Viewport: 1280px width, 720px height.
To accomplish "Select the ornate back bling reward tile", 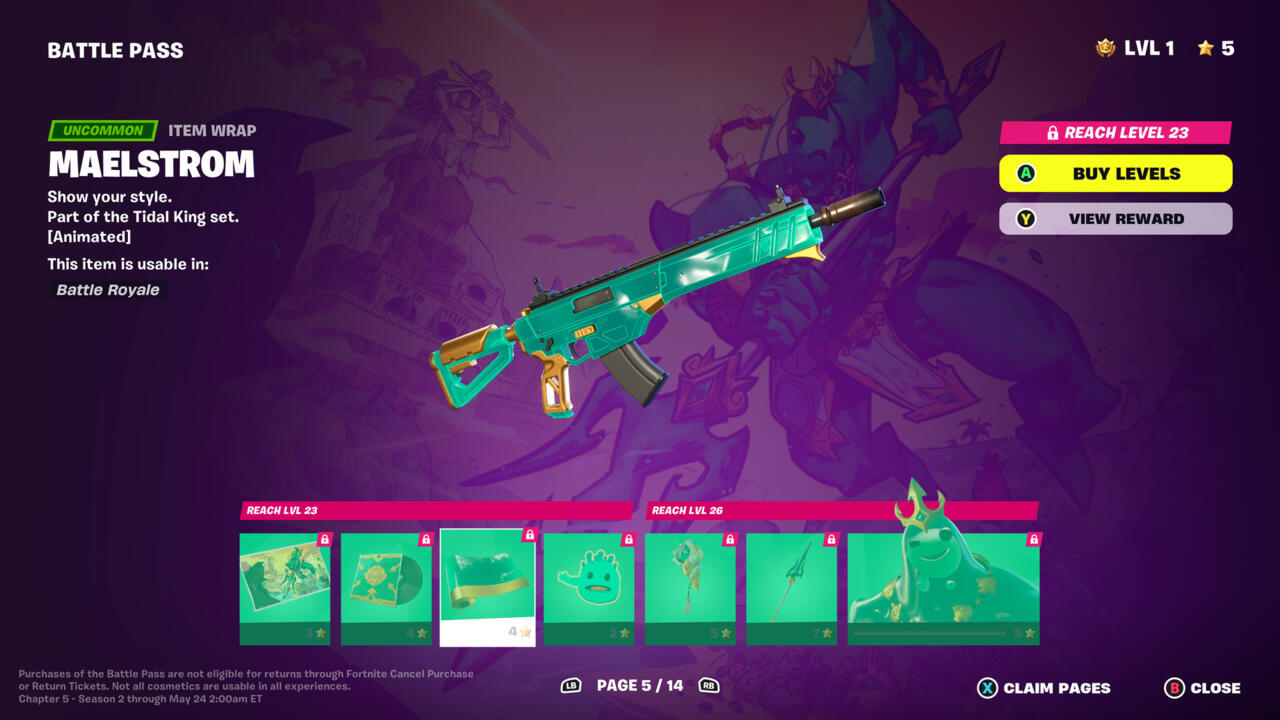I will click(690, 588).
